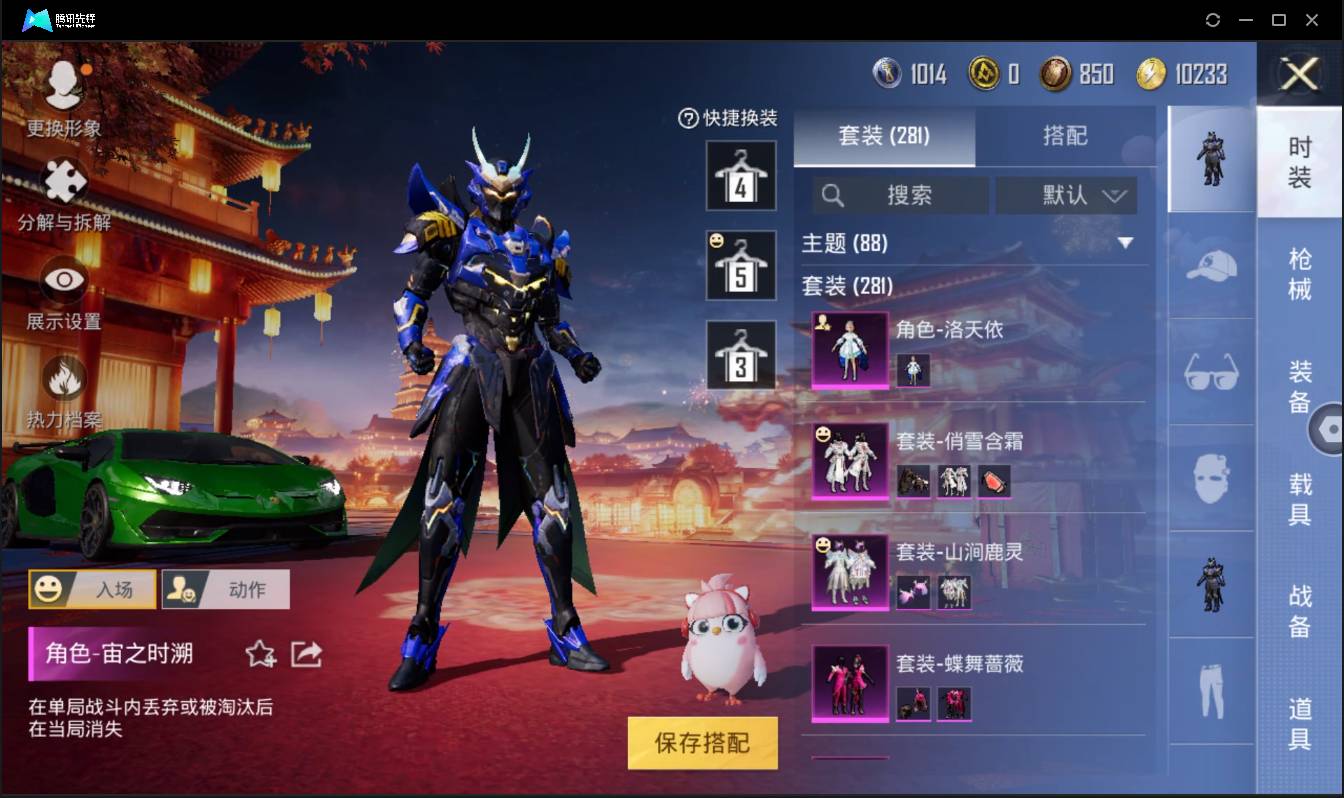The width and height of the screenshot is (1344, 798).
Task: Select the pants category icon
Action: click(1210, 690)
